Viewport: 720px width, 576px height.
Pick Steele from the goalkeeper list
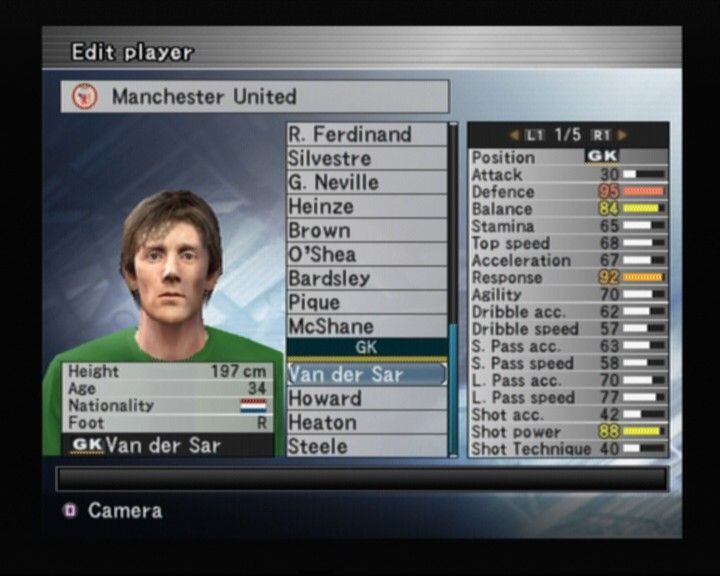click(365, 446)
